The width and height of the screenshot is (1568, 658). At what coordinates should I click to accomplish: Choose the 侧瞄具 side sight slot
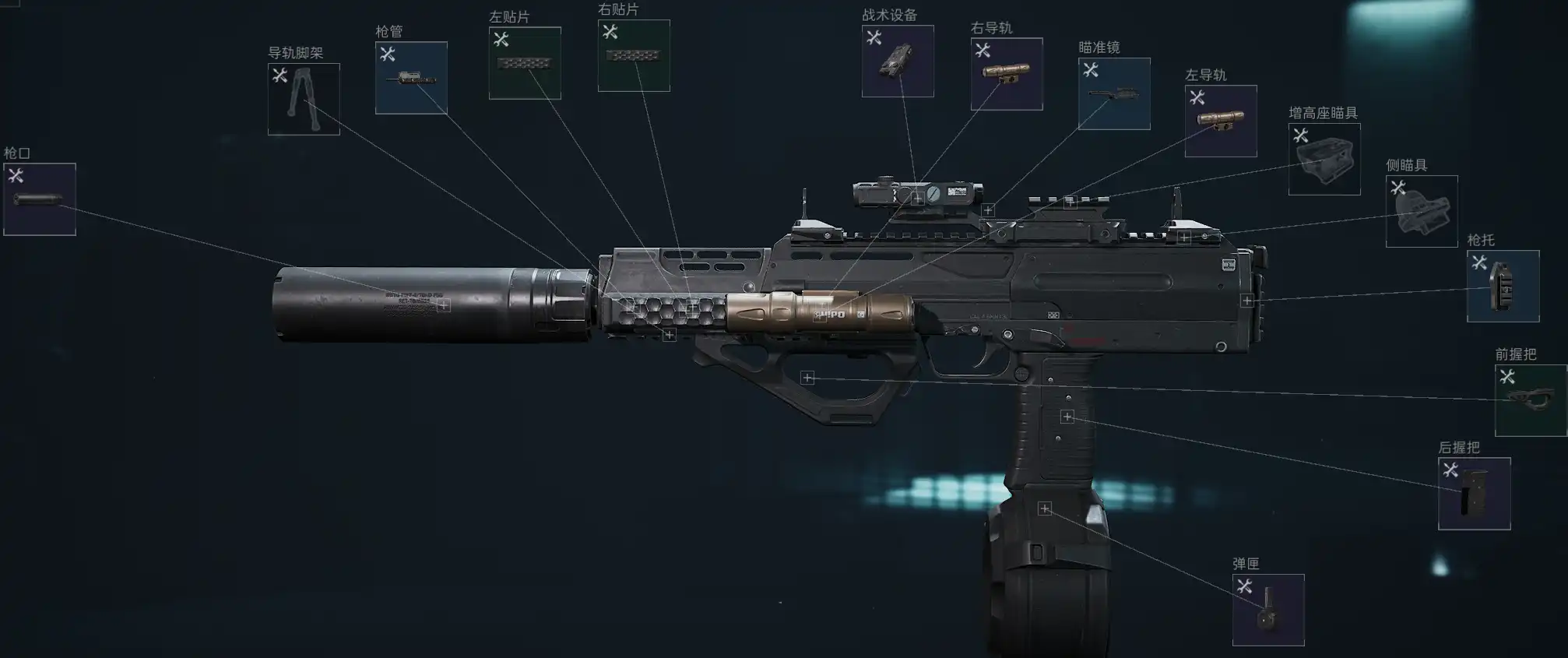click(x=1422, y=211)
